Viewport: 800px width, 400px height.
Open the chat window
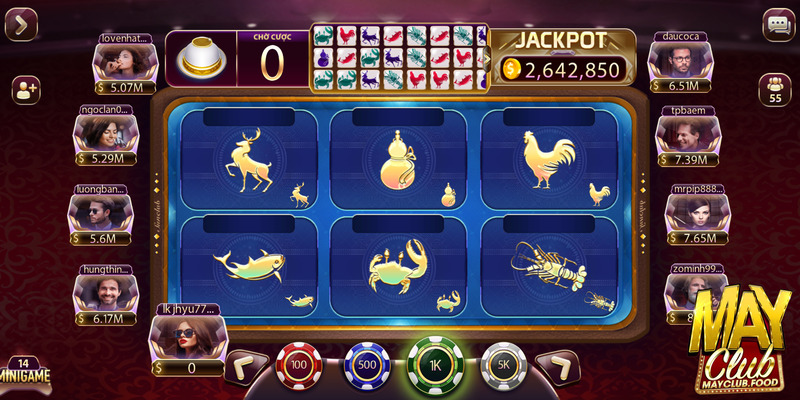point(777,24)
